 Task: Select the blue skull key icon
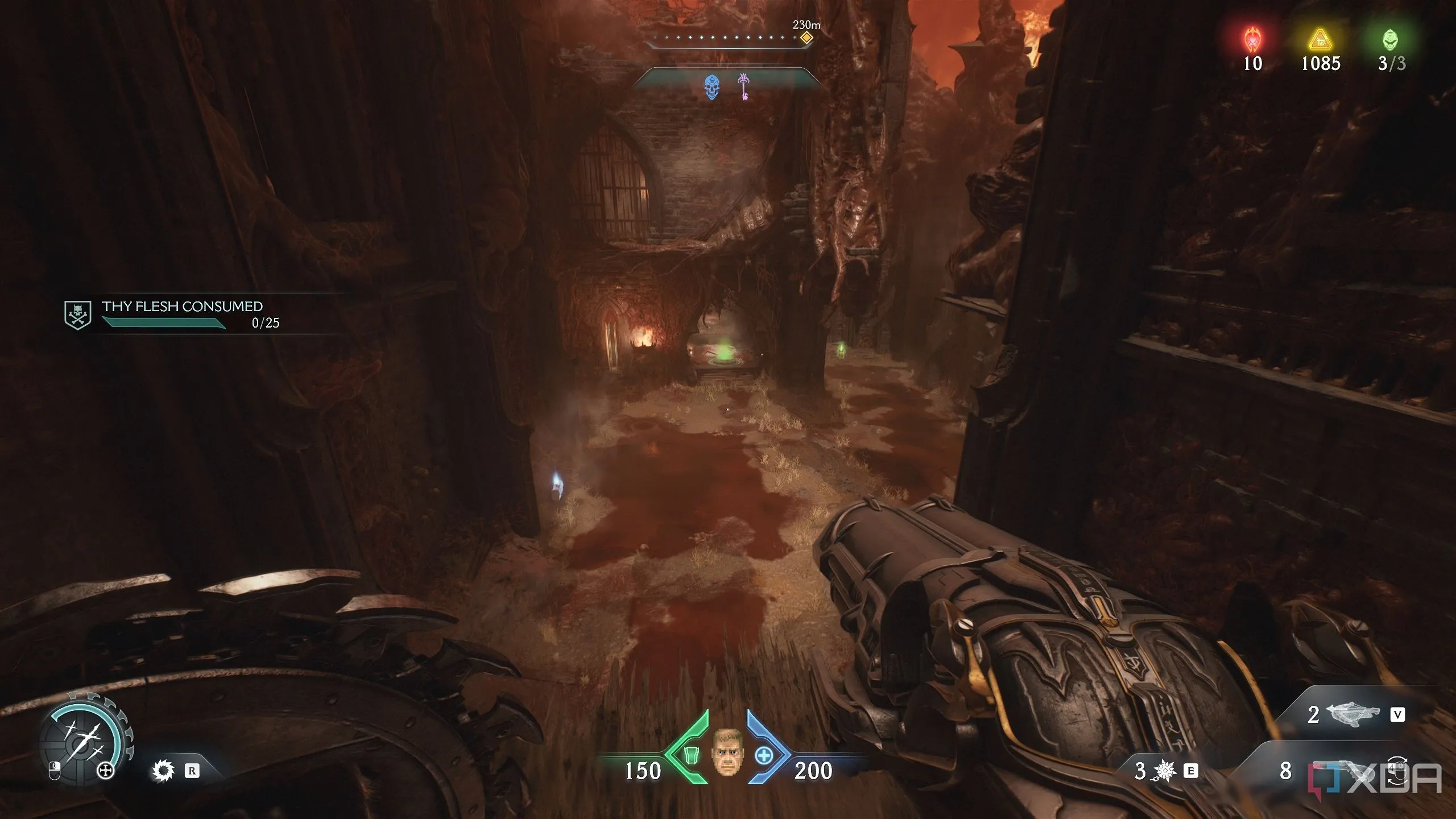coord(711,87)
